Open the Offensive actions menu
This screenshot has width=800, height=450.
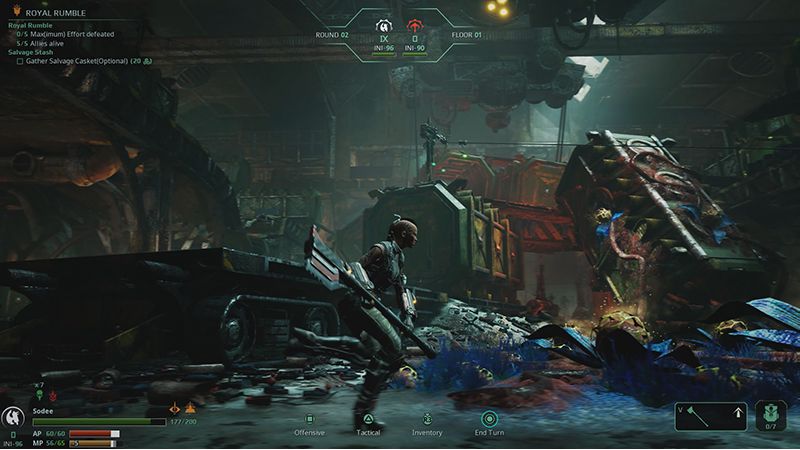309,420
